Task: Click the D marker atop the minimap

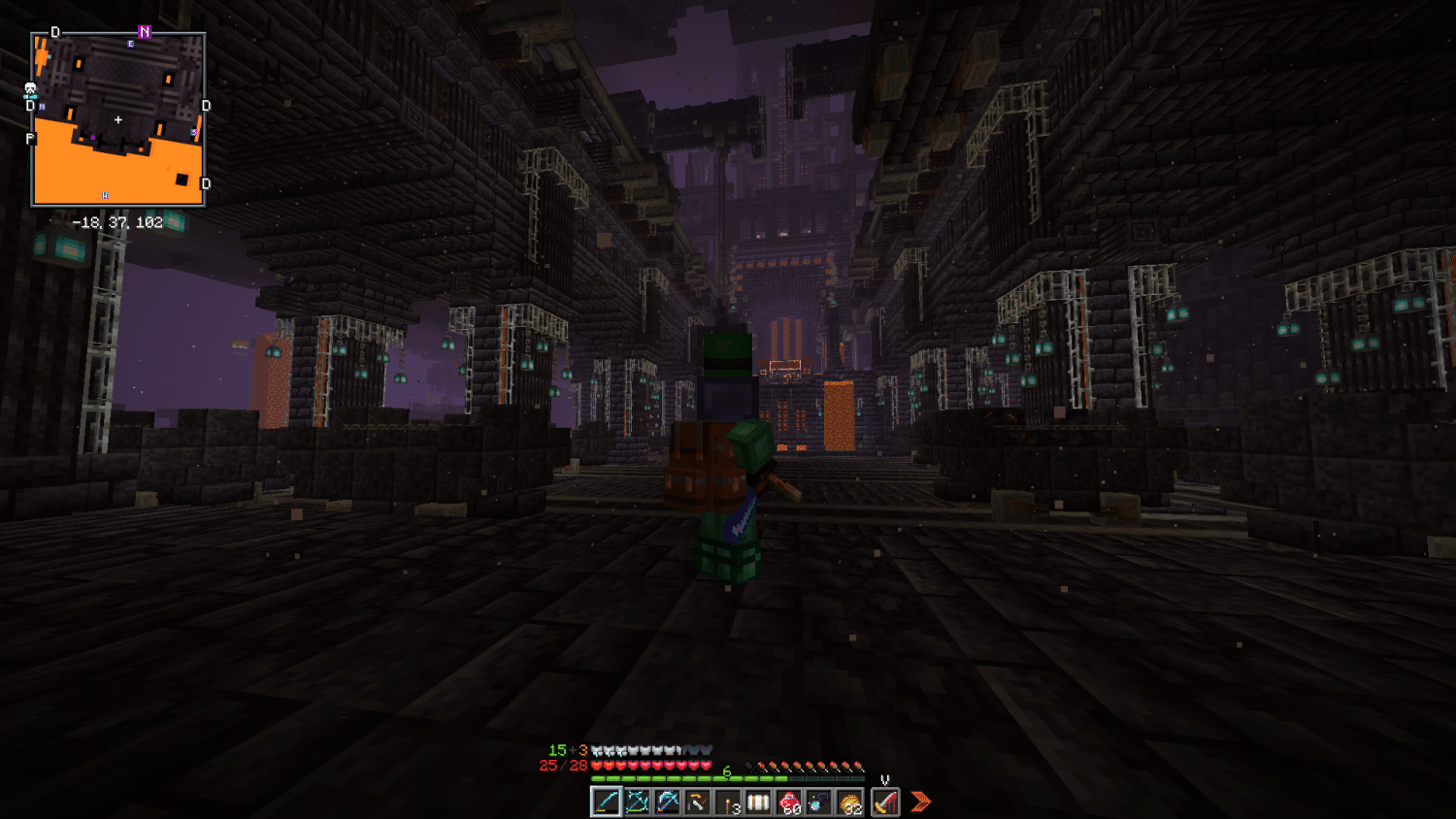Action: [x=55, y=31]
